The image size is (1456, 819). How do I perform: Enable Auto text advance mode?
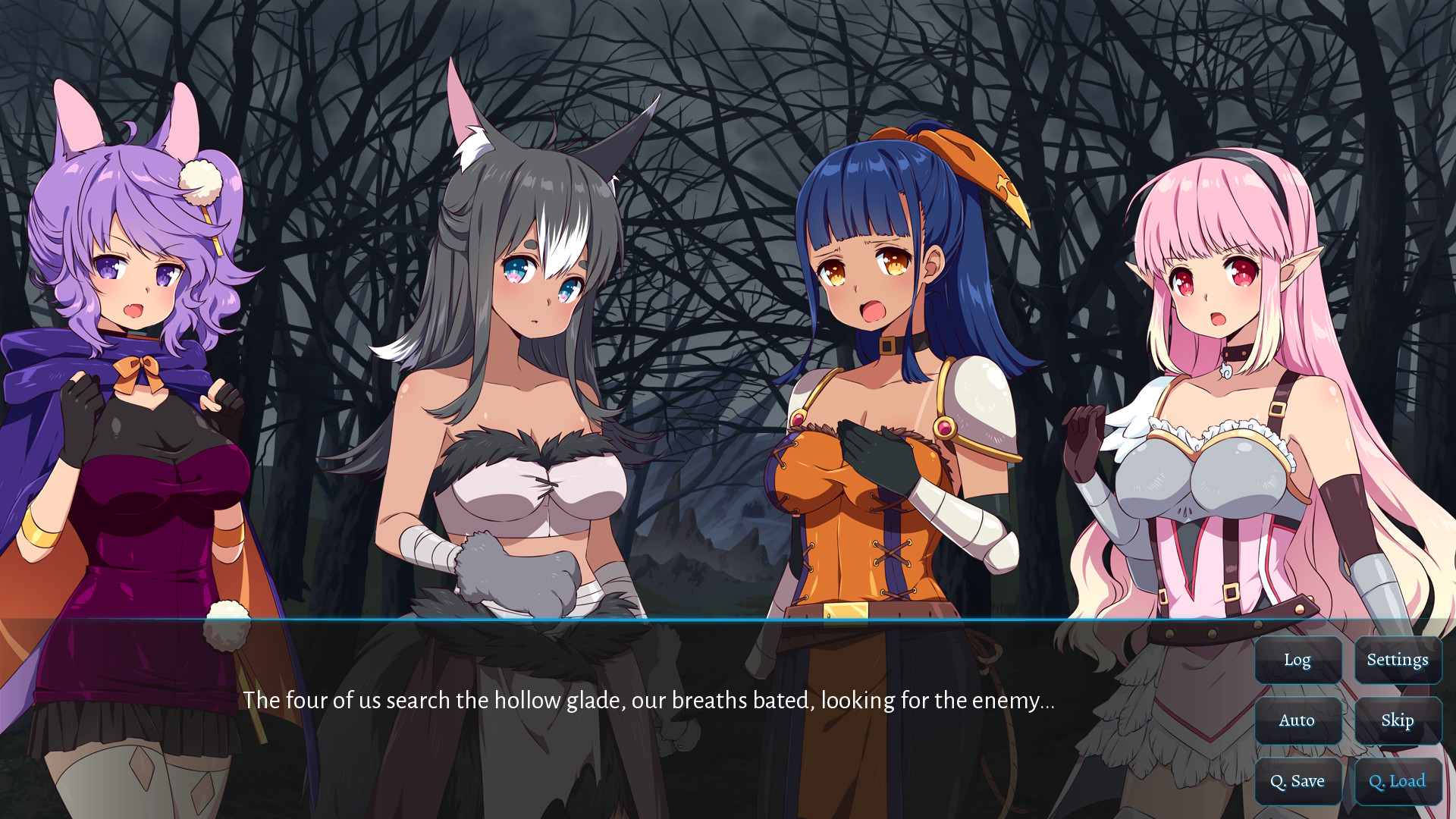[1298, 720]
